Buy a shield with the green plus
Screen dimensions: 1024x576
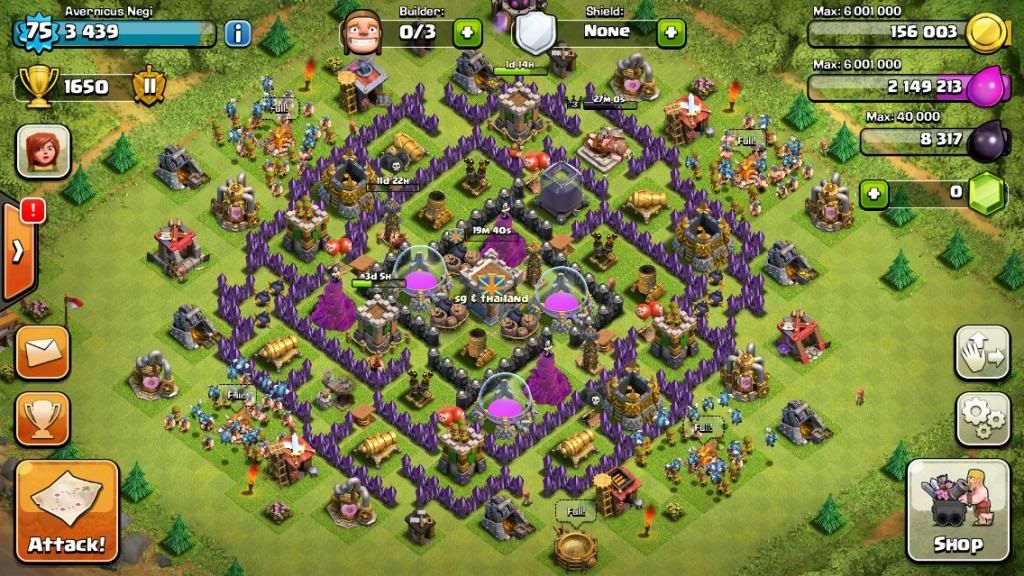tap(671, 32)
